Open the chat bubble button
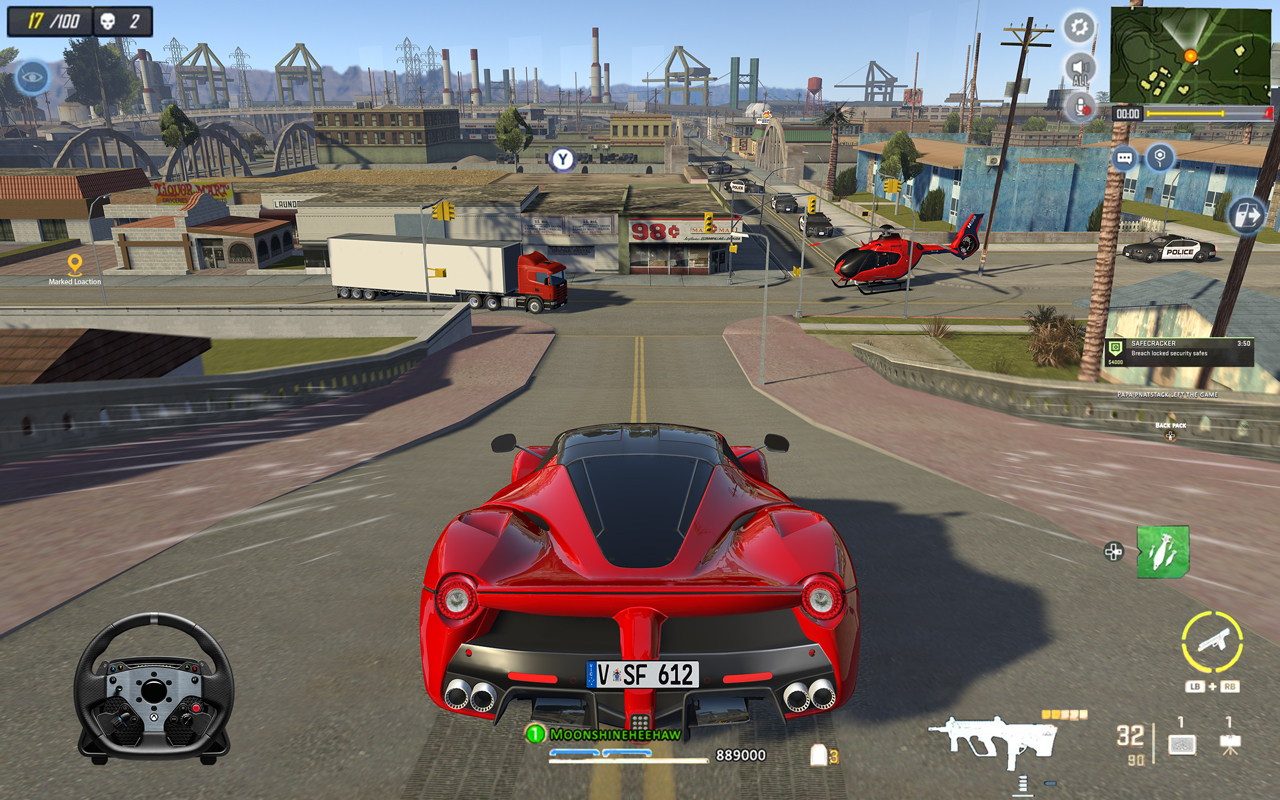This screenshot has height=800, width=1280. coord(1124,158)
